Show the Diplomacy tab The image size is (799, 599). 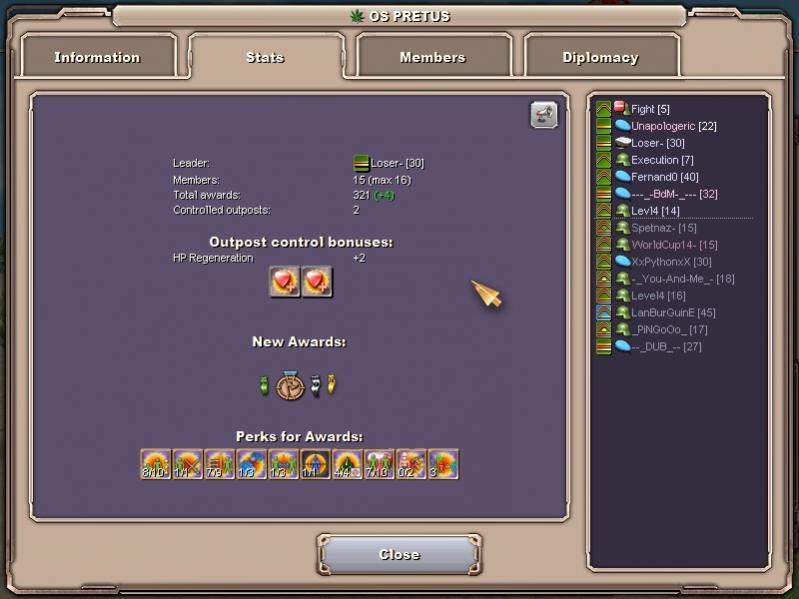(x=600, y=57)
